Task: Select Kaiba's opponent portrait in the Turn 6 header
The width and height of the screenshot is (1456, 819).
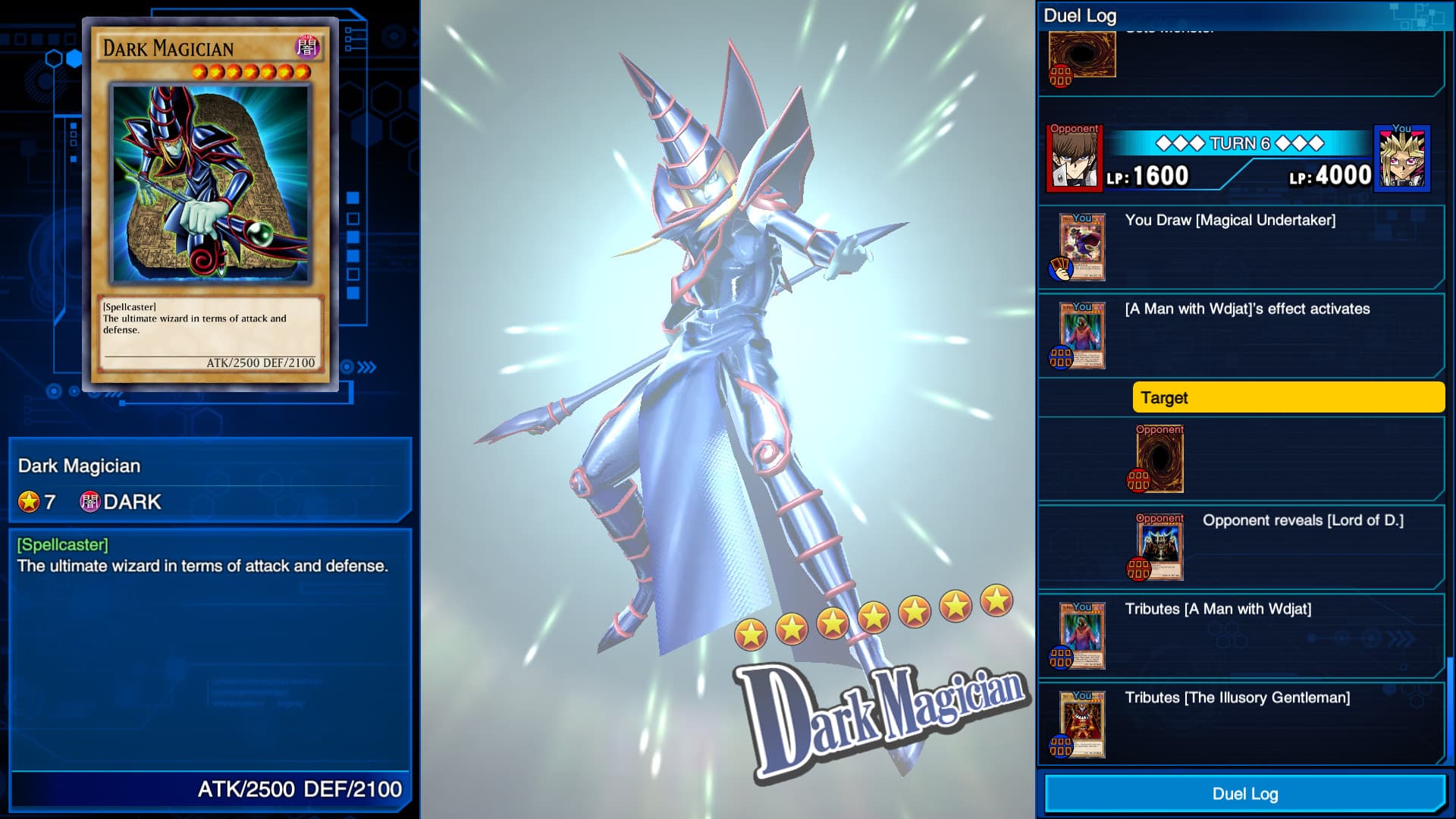Action: pyautogui.click(x=1073, y=159)
